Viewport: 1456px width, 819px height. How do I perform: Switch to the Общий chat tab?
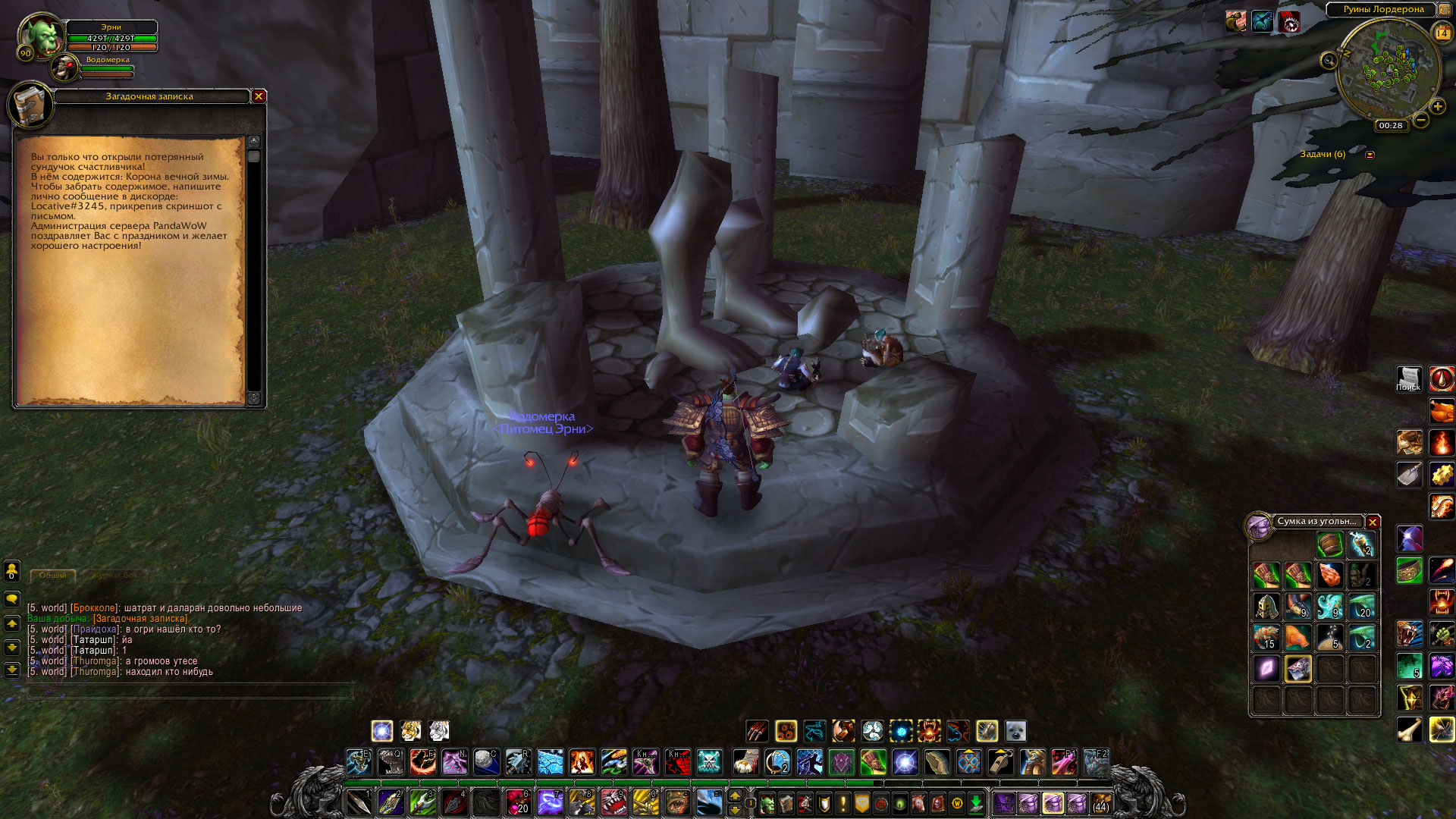tap(53, 576)
